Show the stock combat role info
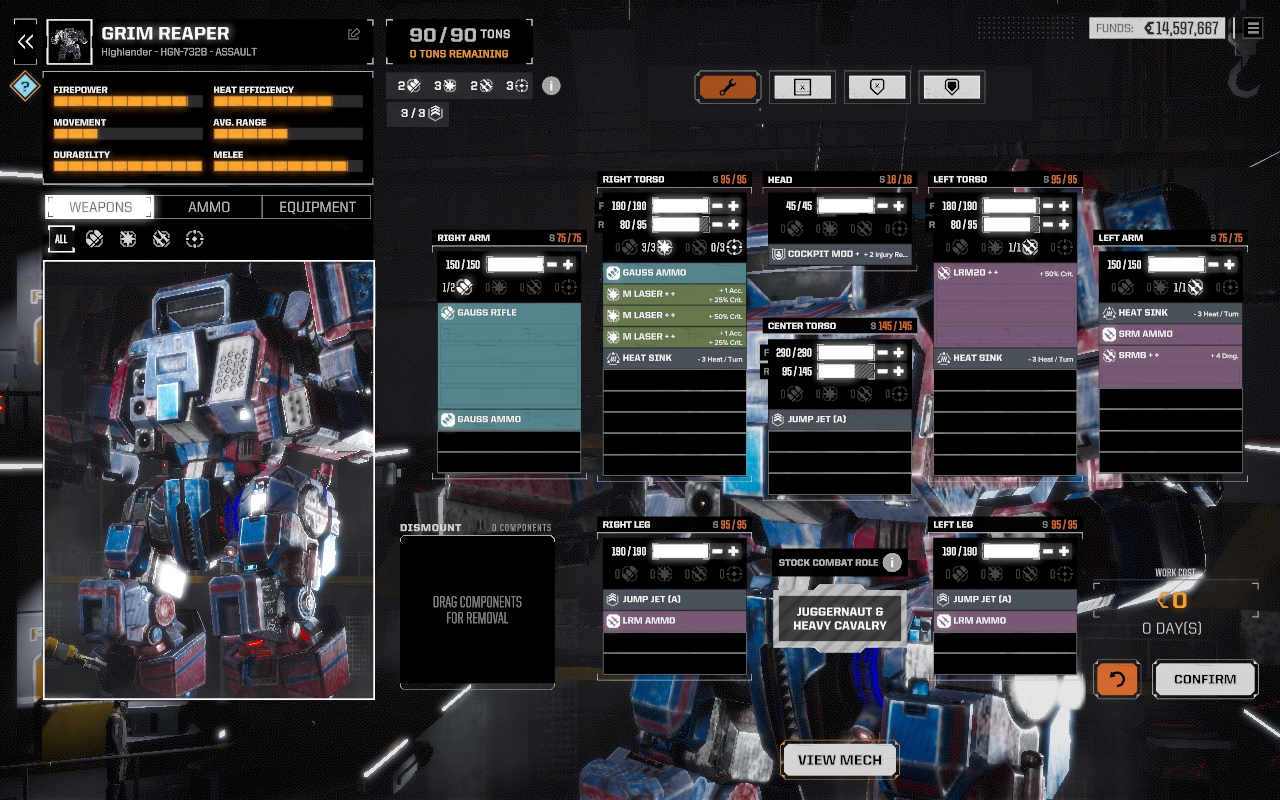 point(892,562)
